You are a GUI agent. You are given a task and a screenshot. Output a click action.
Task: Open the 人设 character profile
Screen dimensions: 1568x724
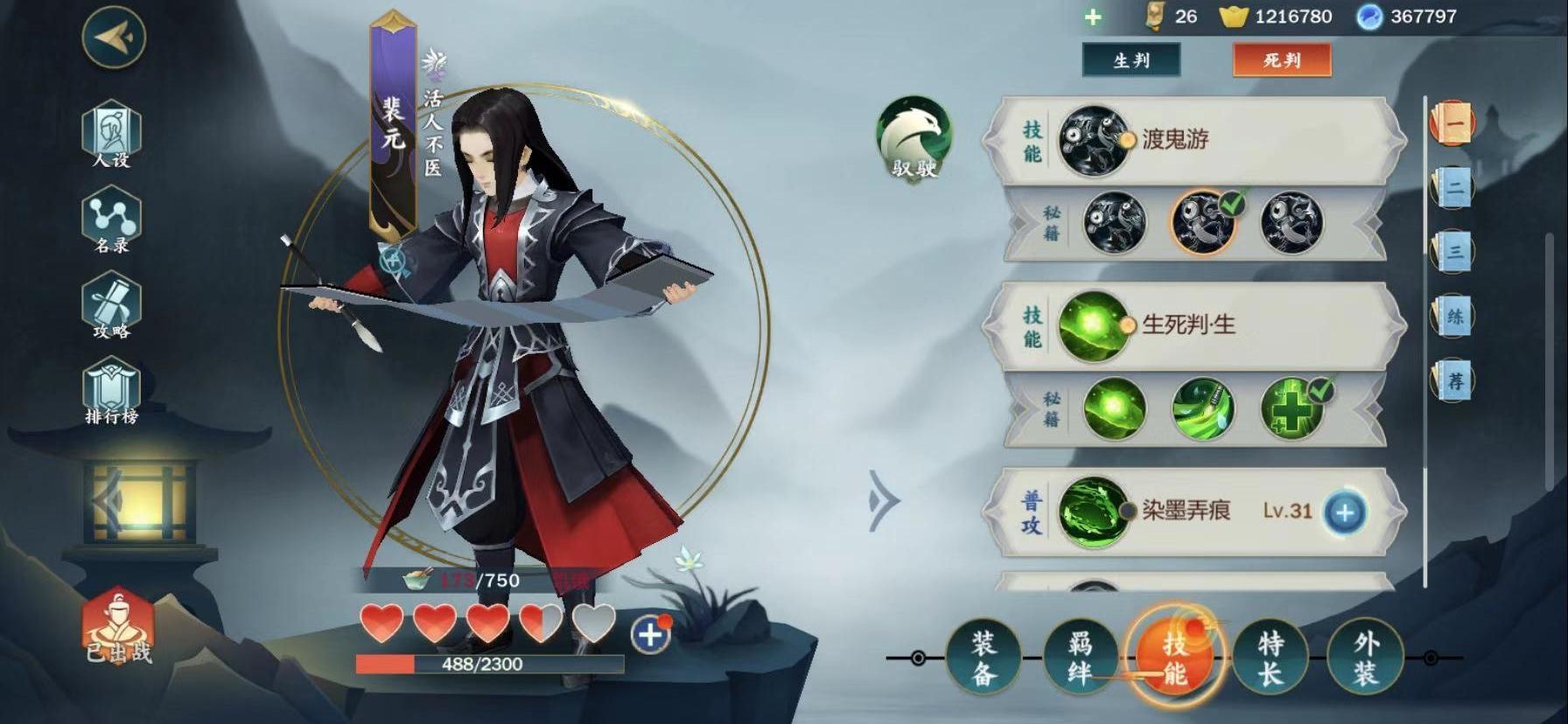coord(111,135)
